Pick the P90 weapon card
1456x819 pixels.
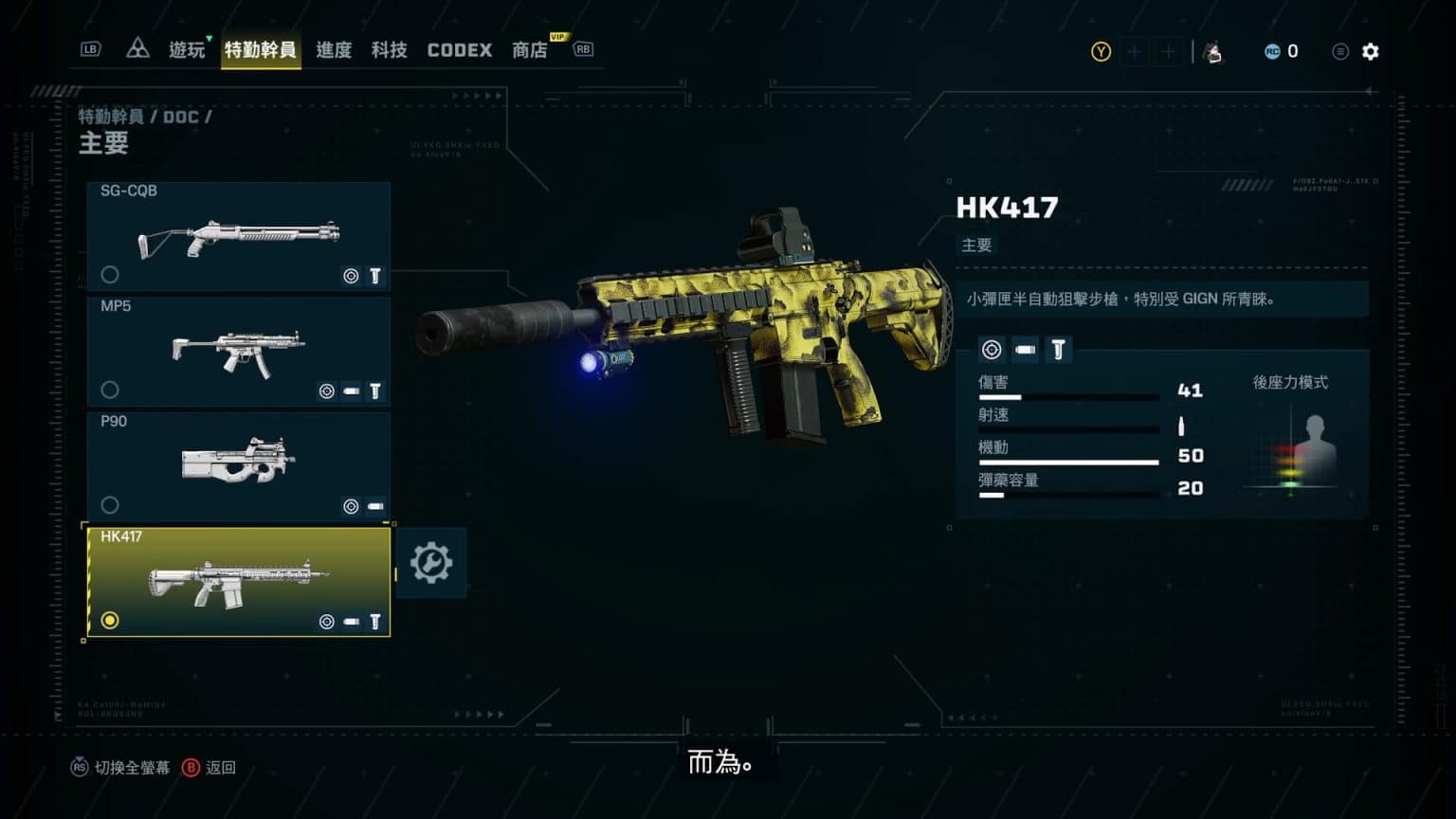[238, 466]
